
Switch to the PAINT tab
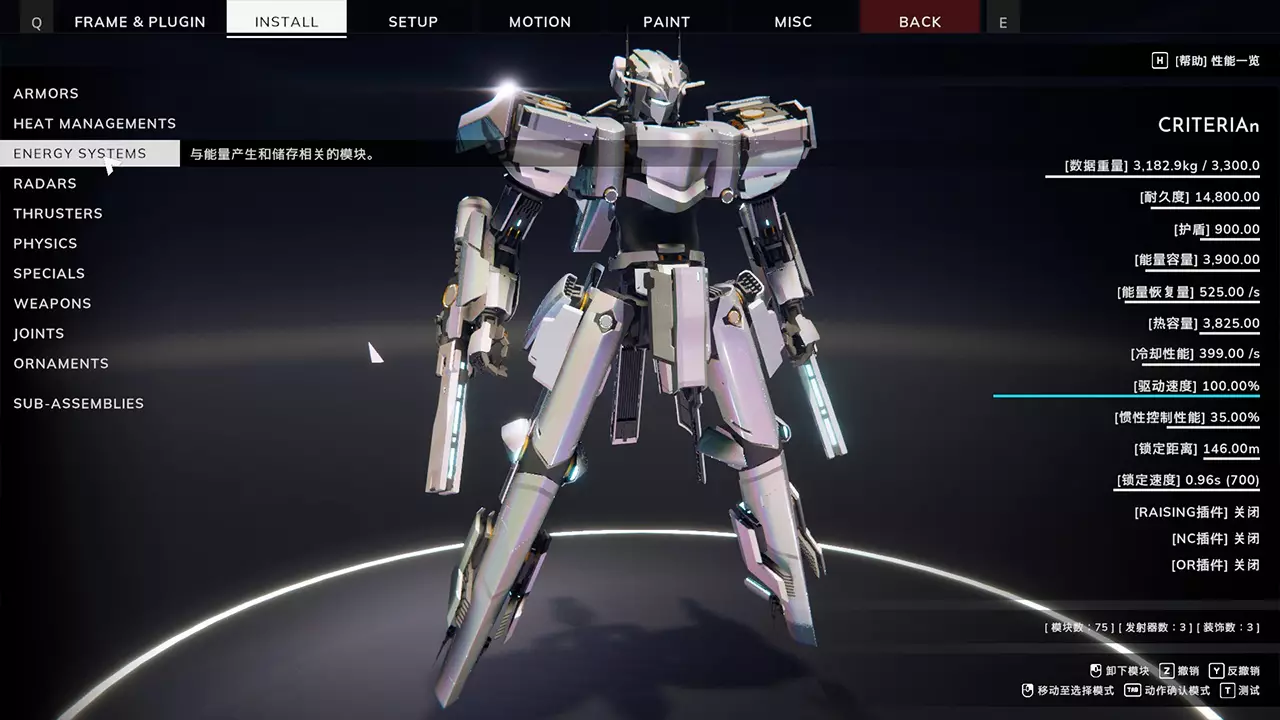666,21
